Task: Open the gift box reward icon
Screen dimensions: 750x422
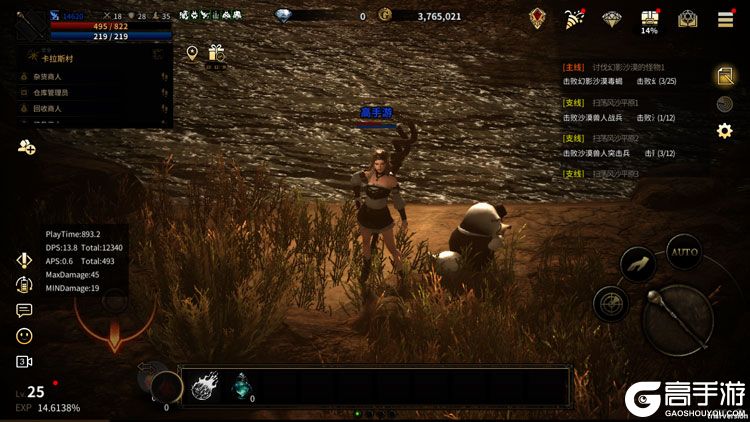Action: click(216, 53)
